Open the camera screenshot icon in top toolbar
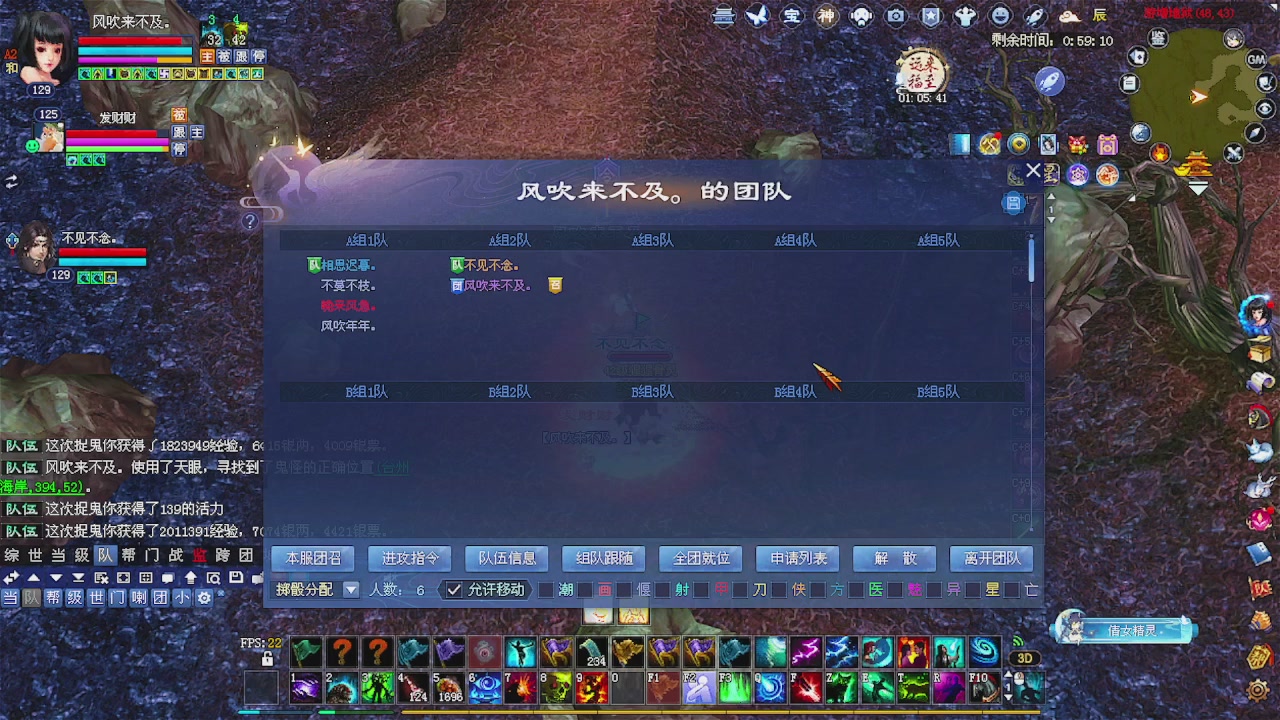 click(896, 16)
